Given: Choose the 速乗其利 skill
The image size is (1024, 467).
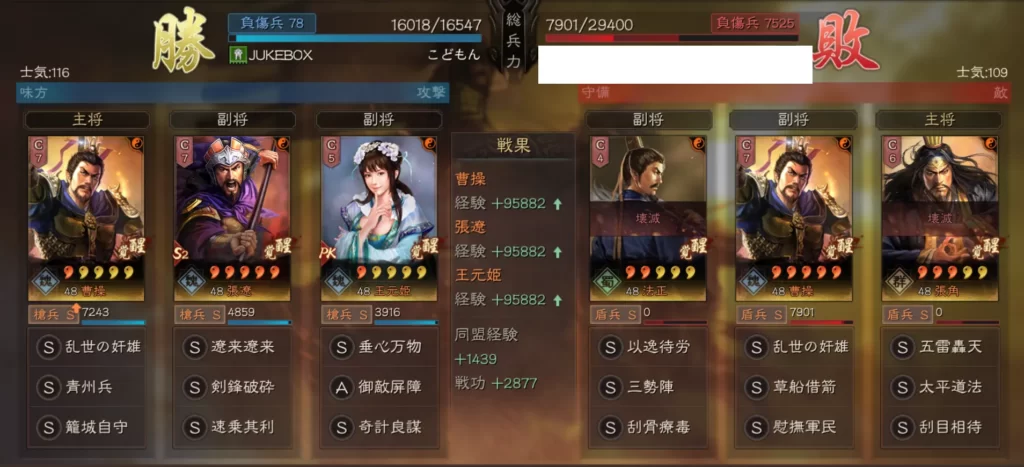Looking at the screenshot, I should pos(232,426).
